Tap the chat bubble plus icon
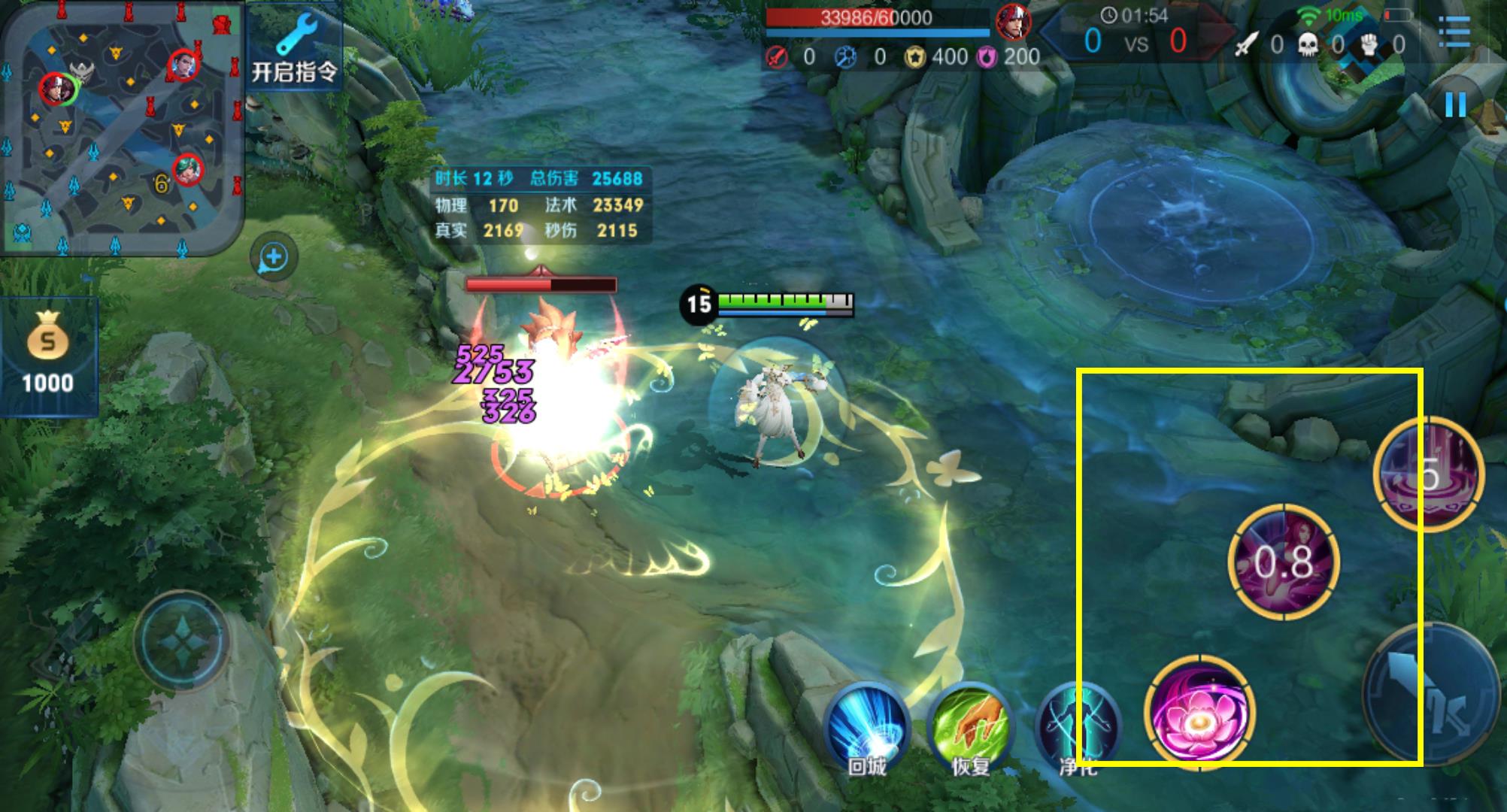The image size is (1507, 812). (x=274, y=257)
